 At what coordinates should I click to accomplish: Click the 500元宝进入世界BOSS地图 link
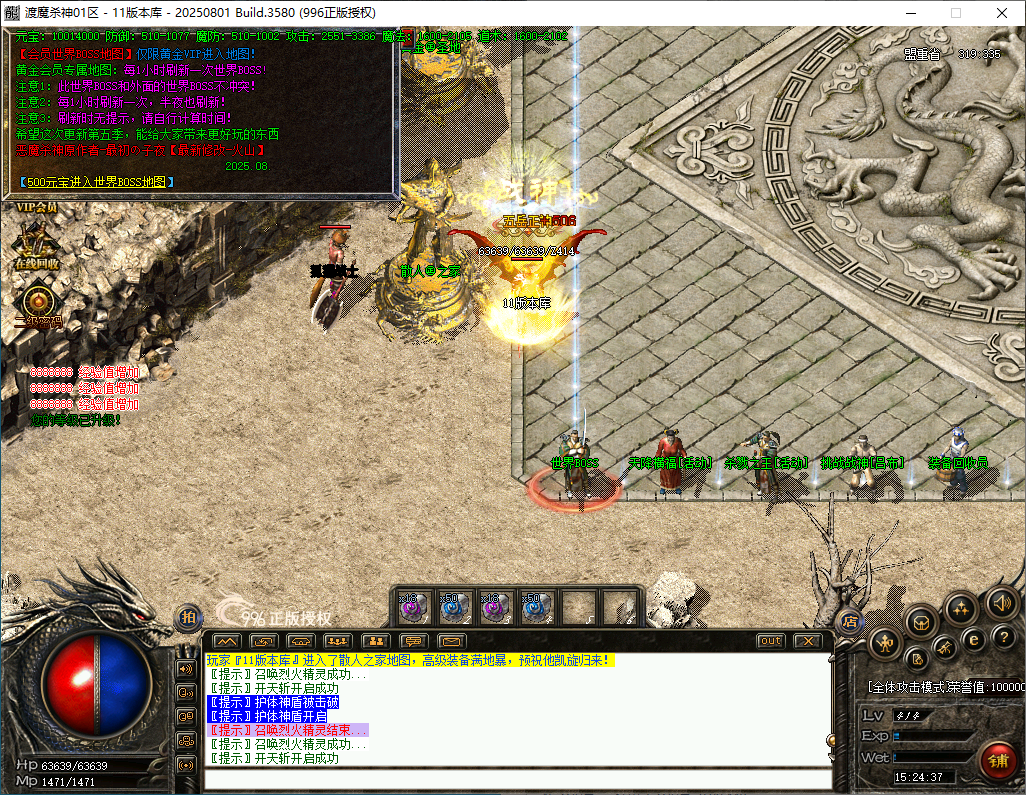pos(97,182)
